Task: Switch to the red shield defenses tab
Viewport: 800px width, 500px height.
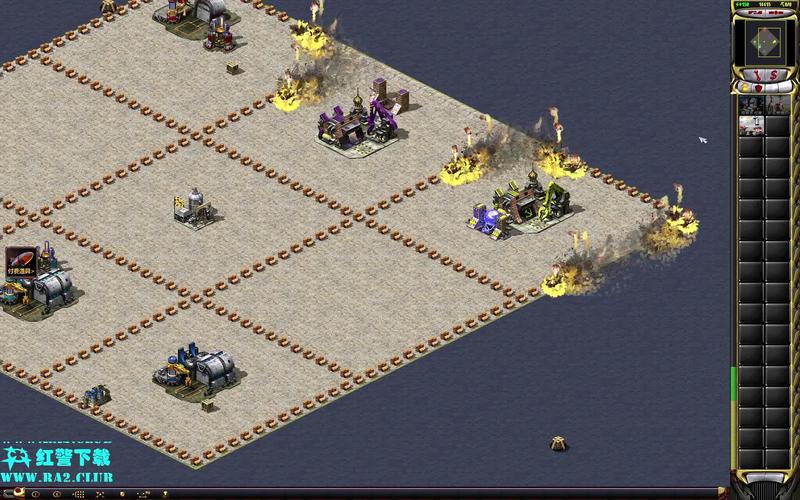Action: (x=757, y=90)
